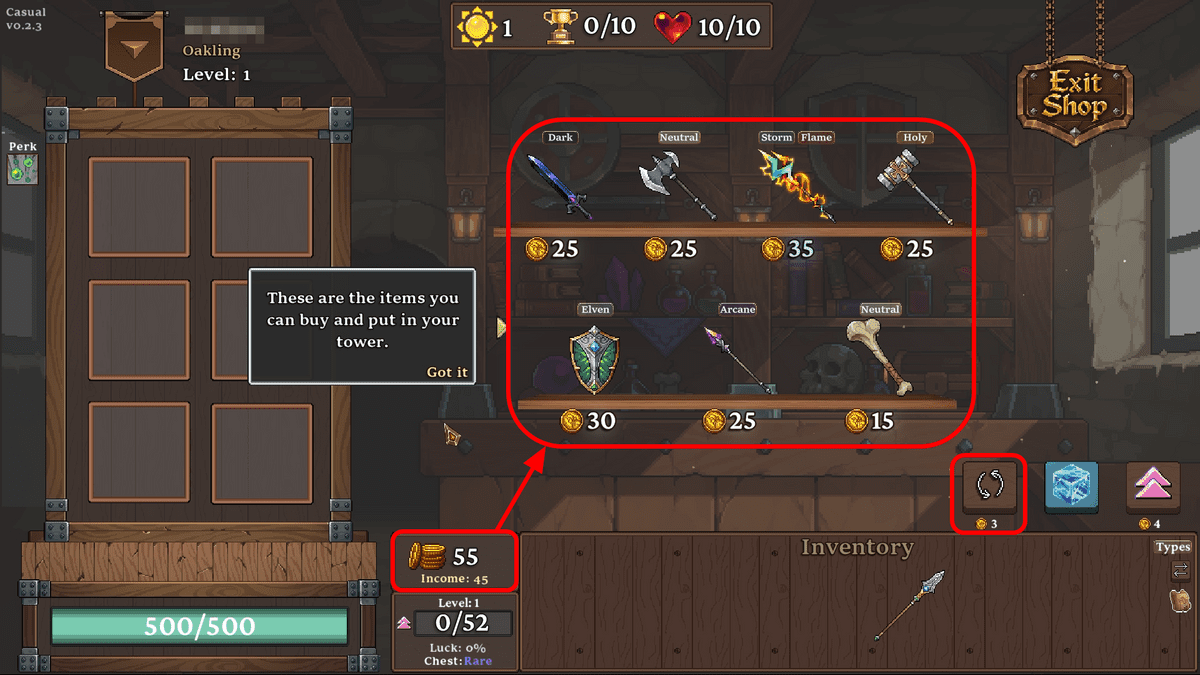The width and height of the screenshot is (1200, 675).
Task: Upgrade the shop level with pink arrows button
Action: click(x=1152, y=487)
